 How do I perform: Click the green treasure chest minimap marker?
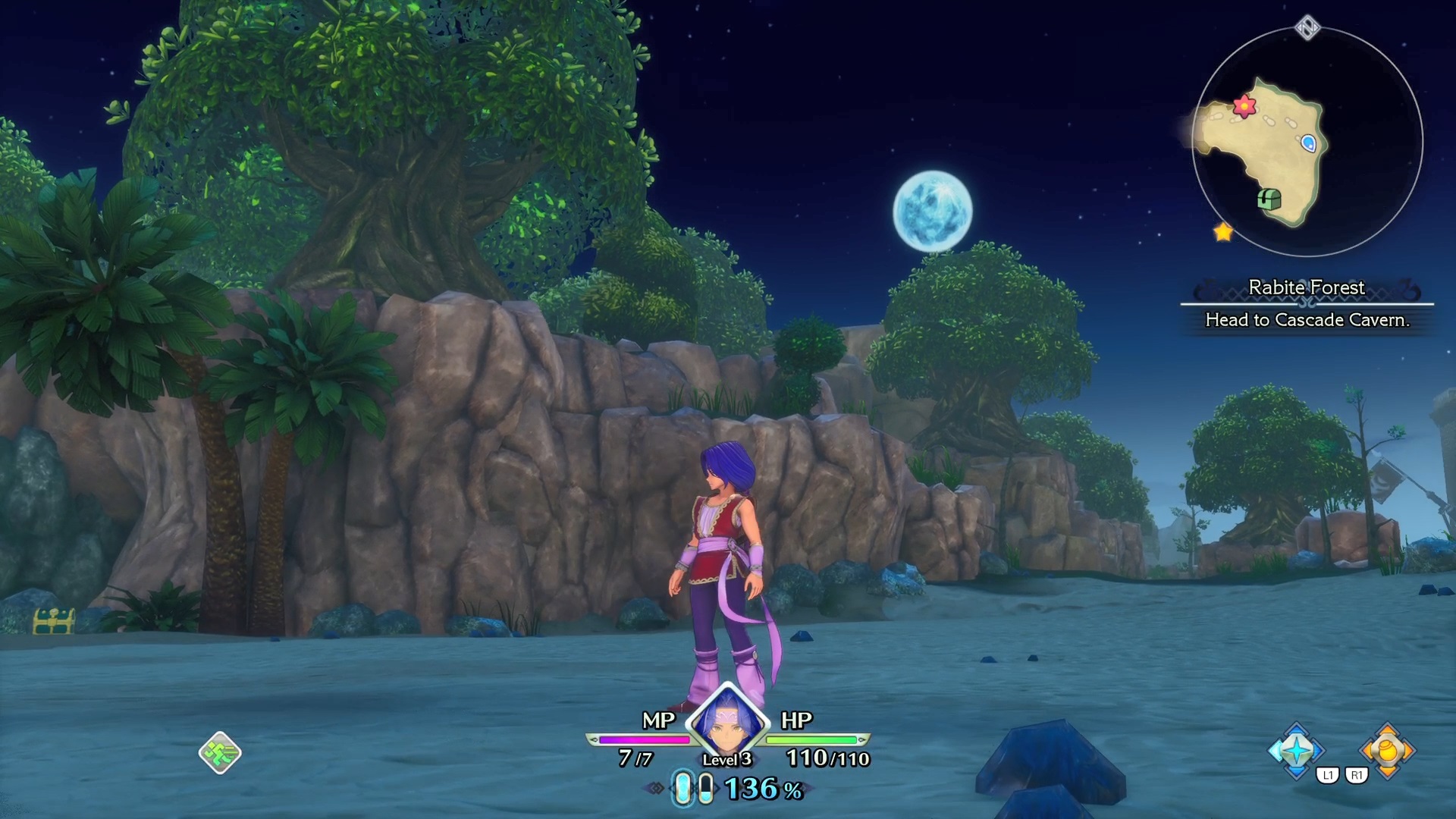click(x=1269, y=199)
